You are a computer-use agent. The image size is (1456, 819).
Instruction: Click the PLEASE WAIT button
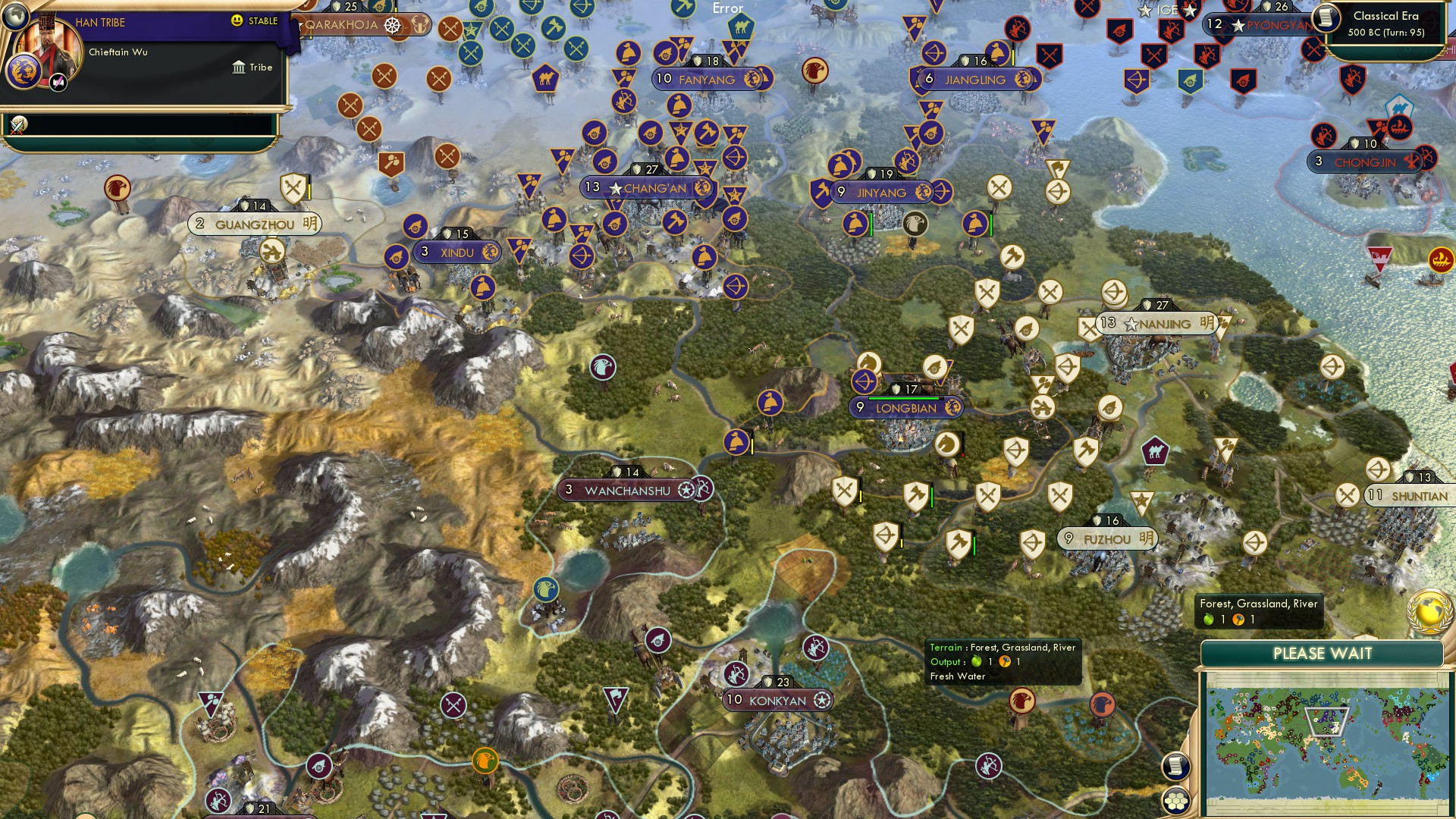[1322, 652]
